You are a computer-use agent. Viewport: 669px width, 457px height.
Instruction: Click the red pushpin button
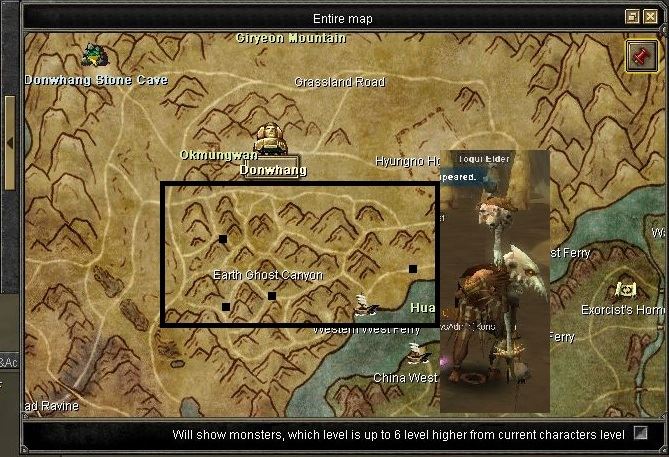coord(640,56)
